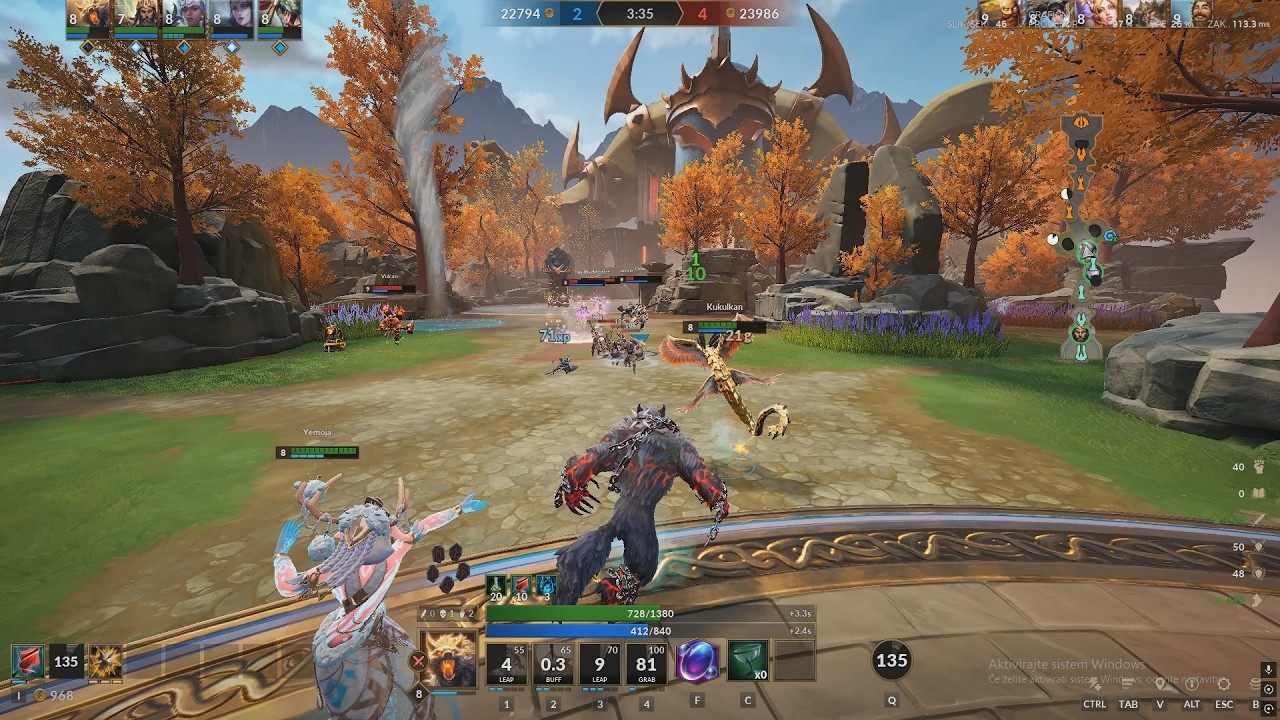Activate the Buff ability in slot 2
Image resolution: width=1280 pixels, height=720 pixels.
click(x=553, y=664)
